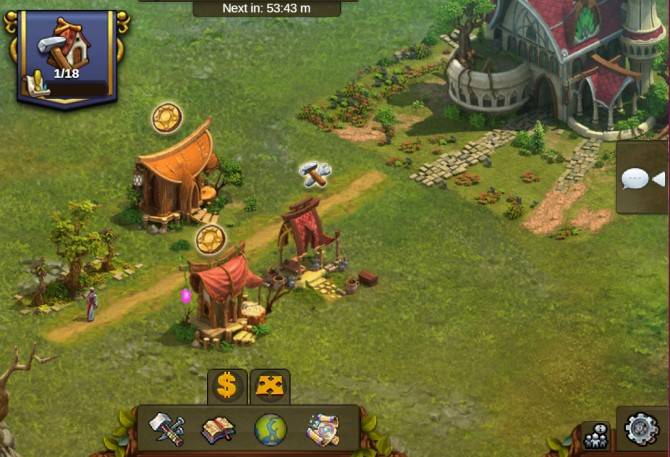Open the building quest banner showing 1/18
Image resolution: width=670 pixels, height=457 pixels.
pos(67,57)
